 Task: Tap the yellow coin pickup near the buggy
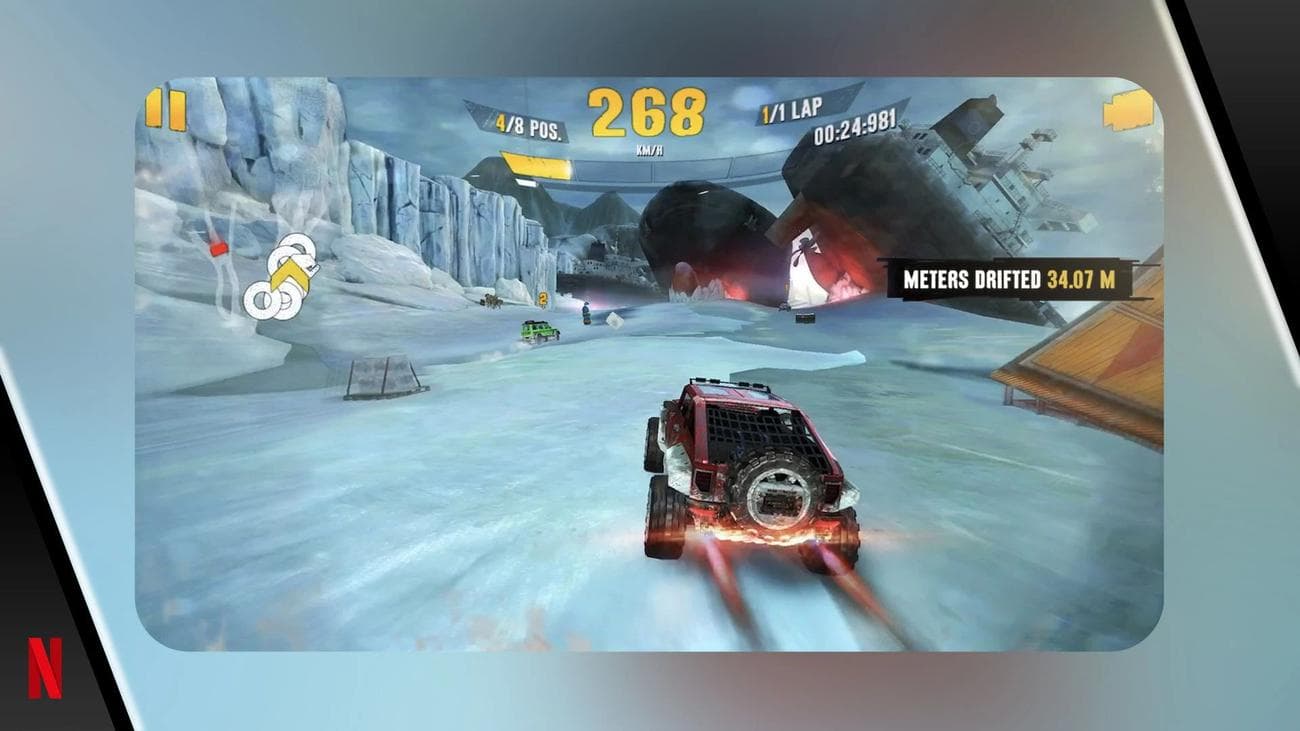point(543,299)
